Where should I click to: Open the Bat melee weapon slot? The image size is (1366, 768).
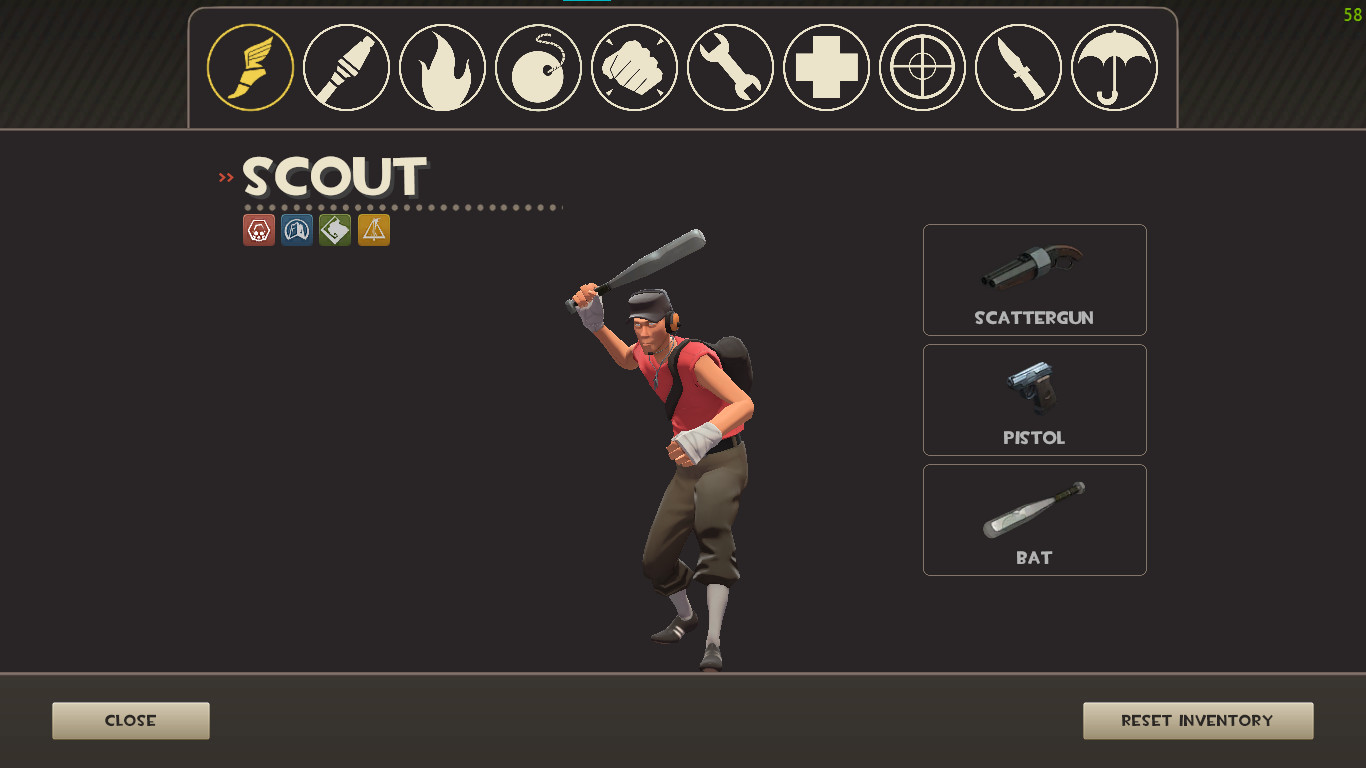pyautogui.click(x=1034, y=520)
